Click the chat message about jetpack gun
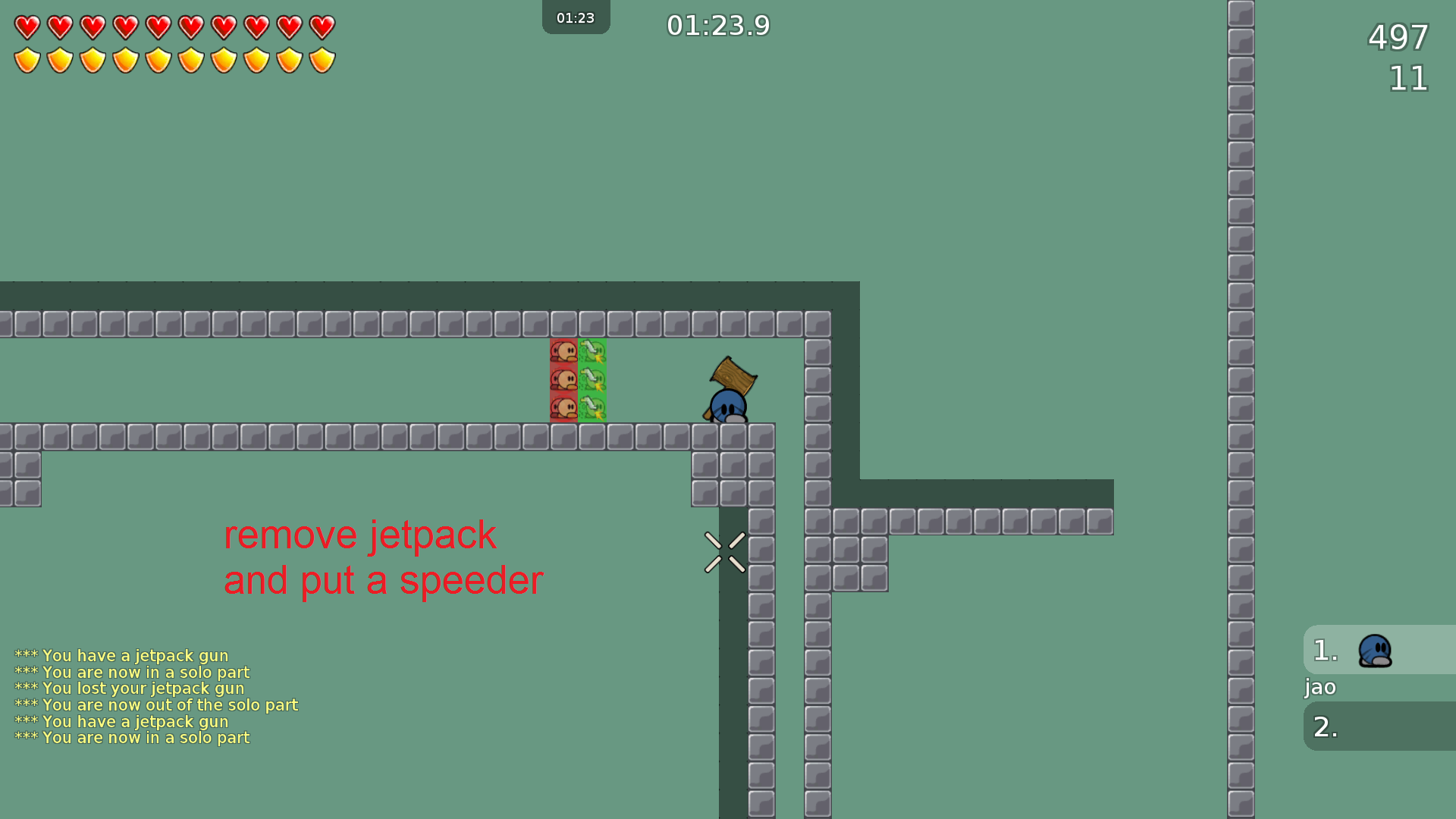 click(x=123, y=655)
